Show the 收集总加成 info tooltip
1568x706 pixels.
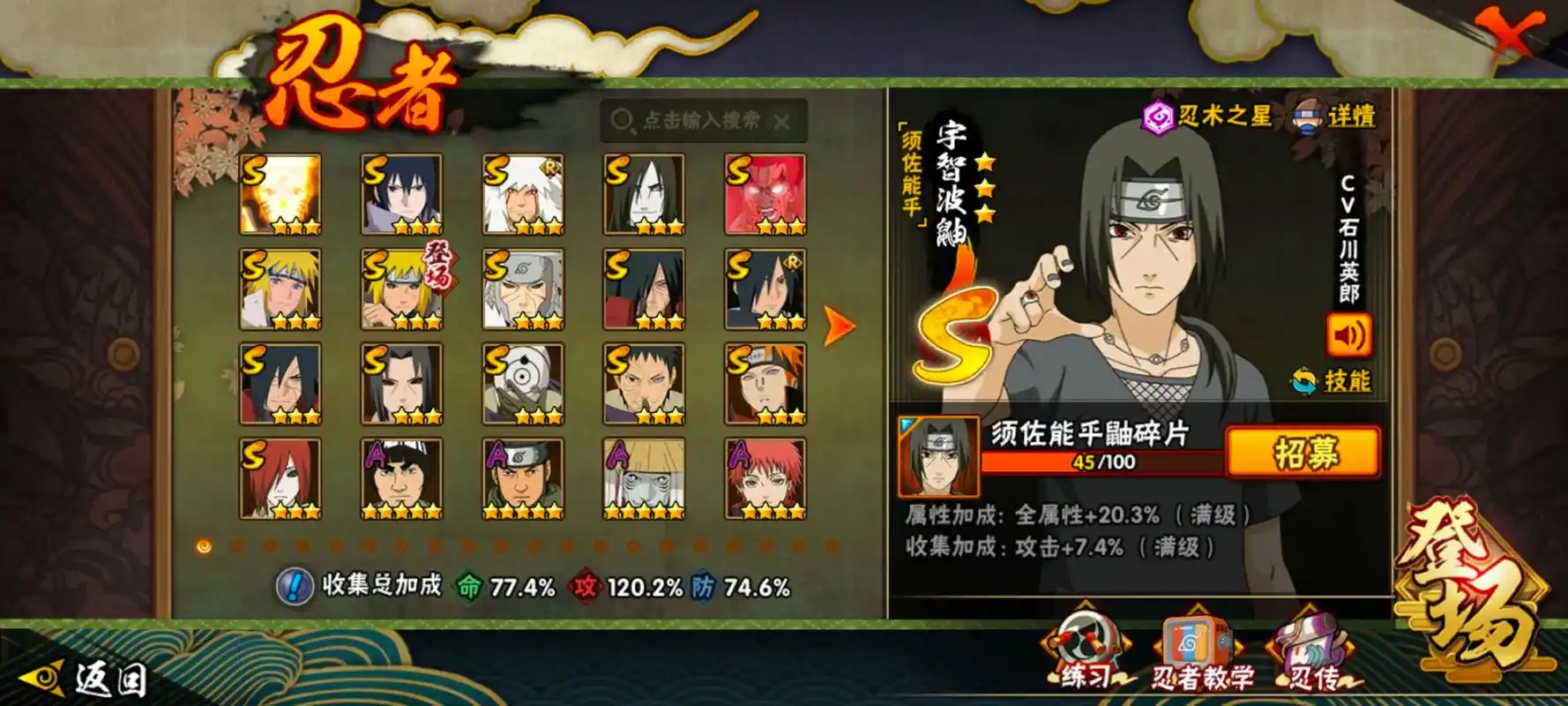coord(295,586)
